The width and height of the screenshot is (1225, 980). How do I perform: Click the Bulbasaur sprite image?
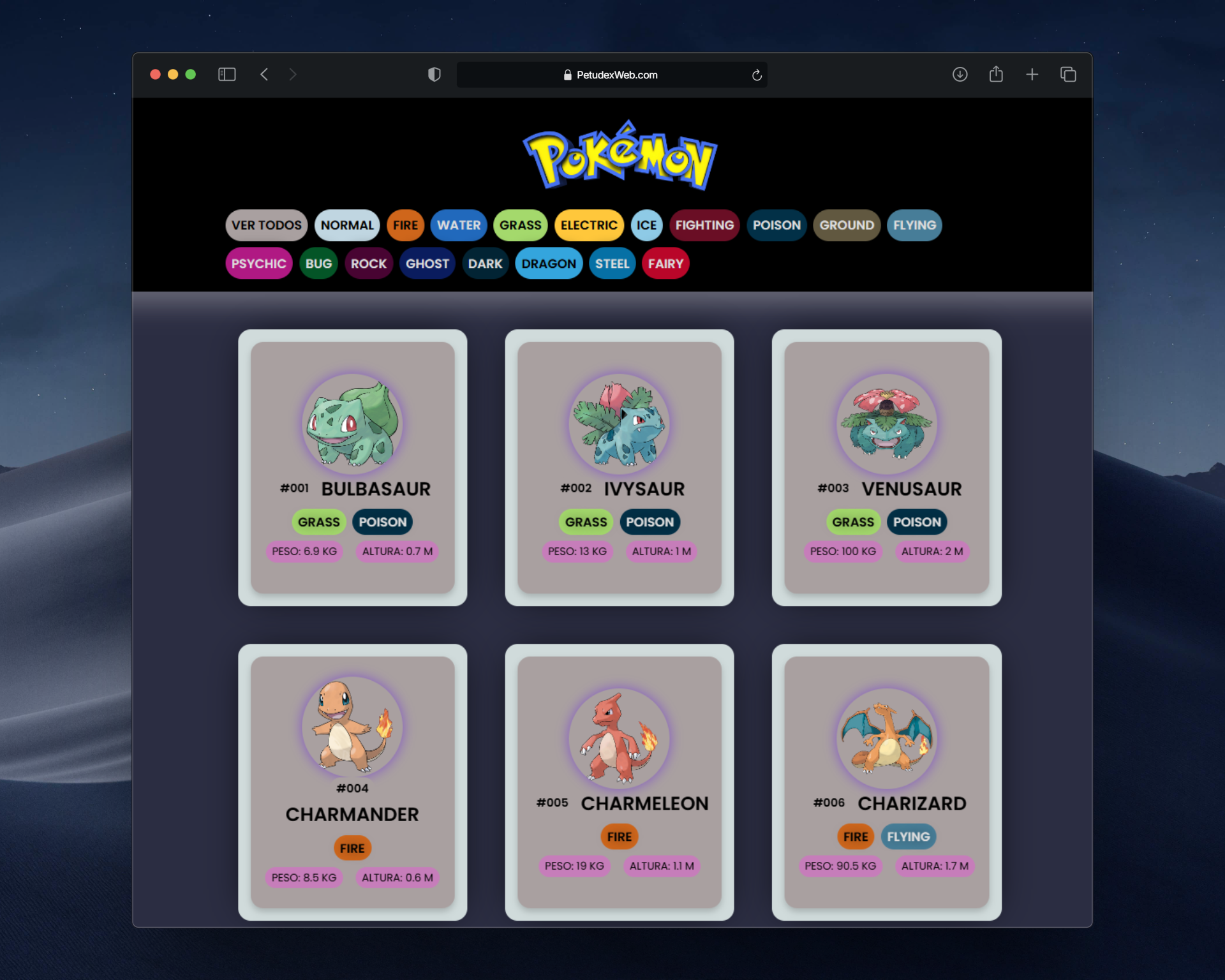click(x=352, y=423)
